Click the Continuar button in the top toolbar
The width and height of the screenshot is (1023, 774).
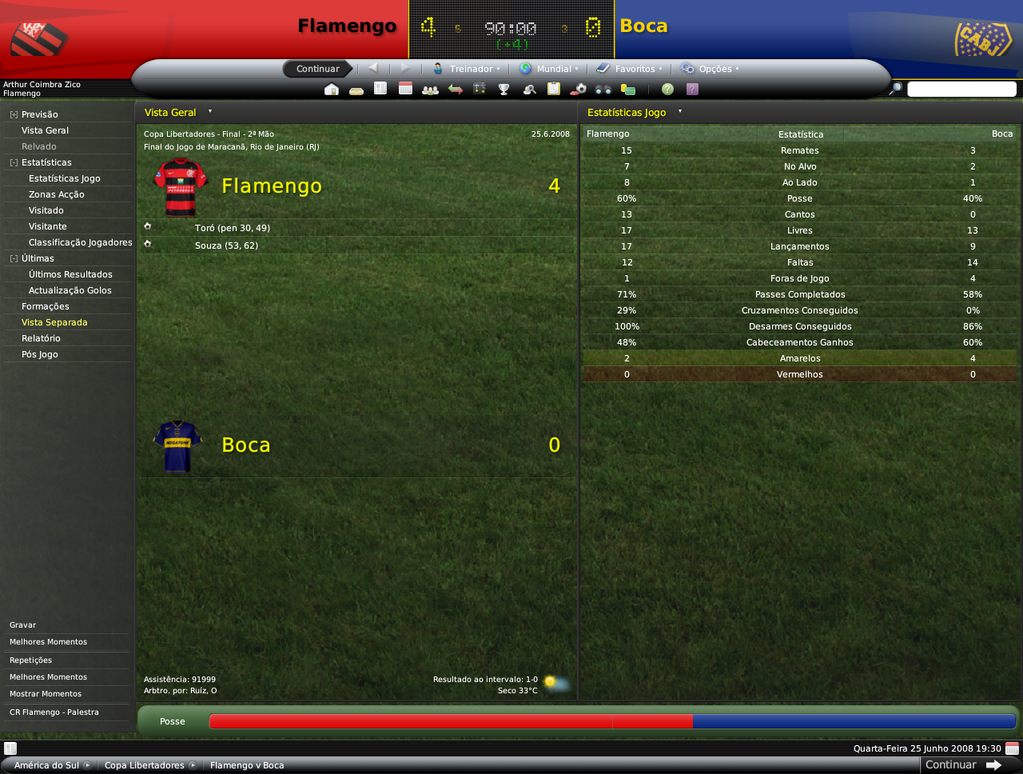point(318,69)
